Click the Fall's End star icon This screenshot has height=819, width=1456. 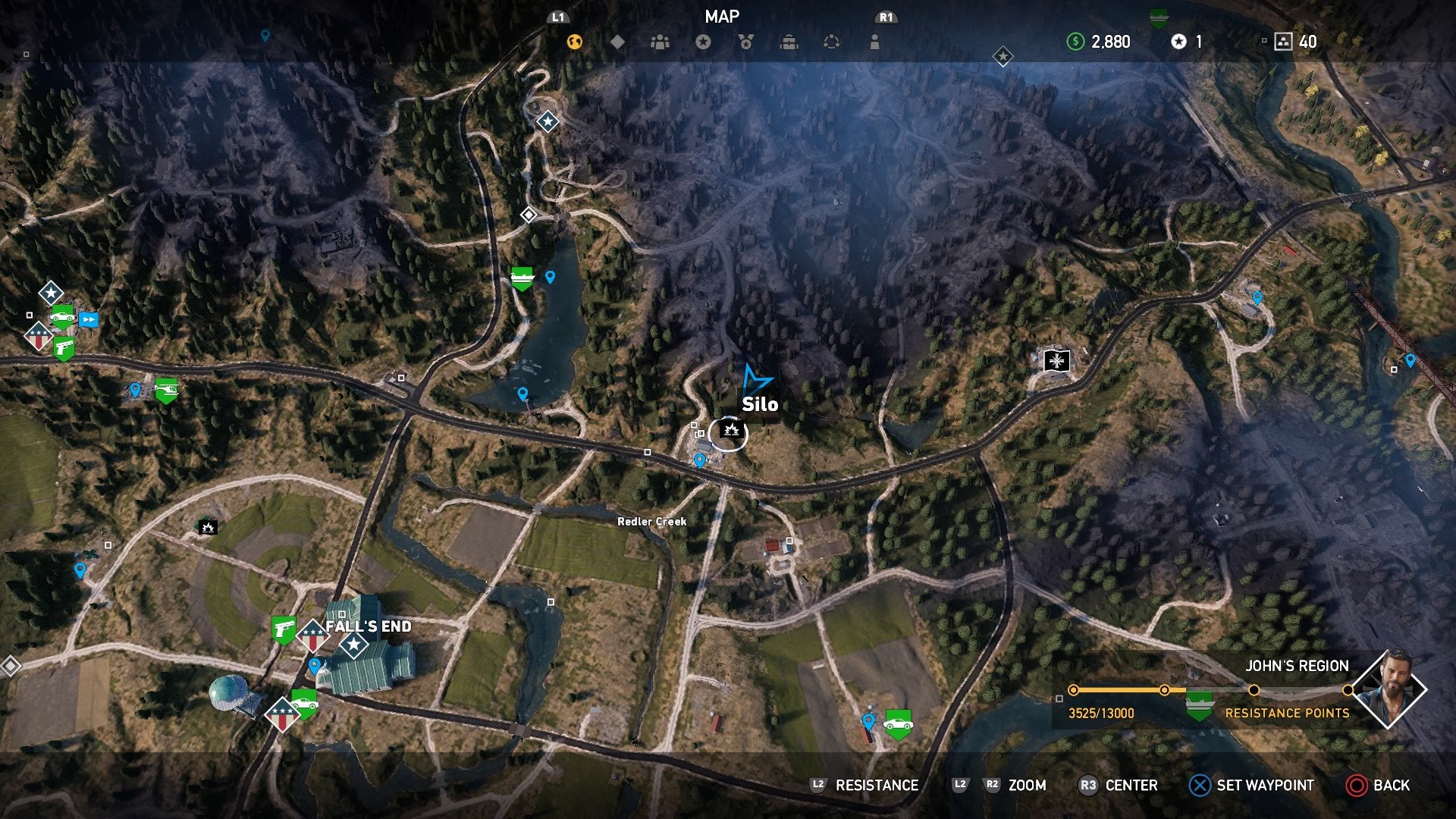(354, 644)
